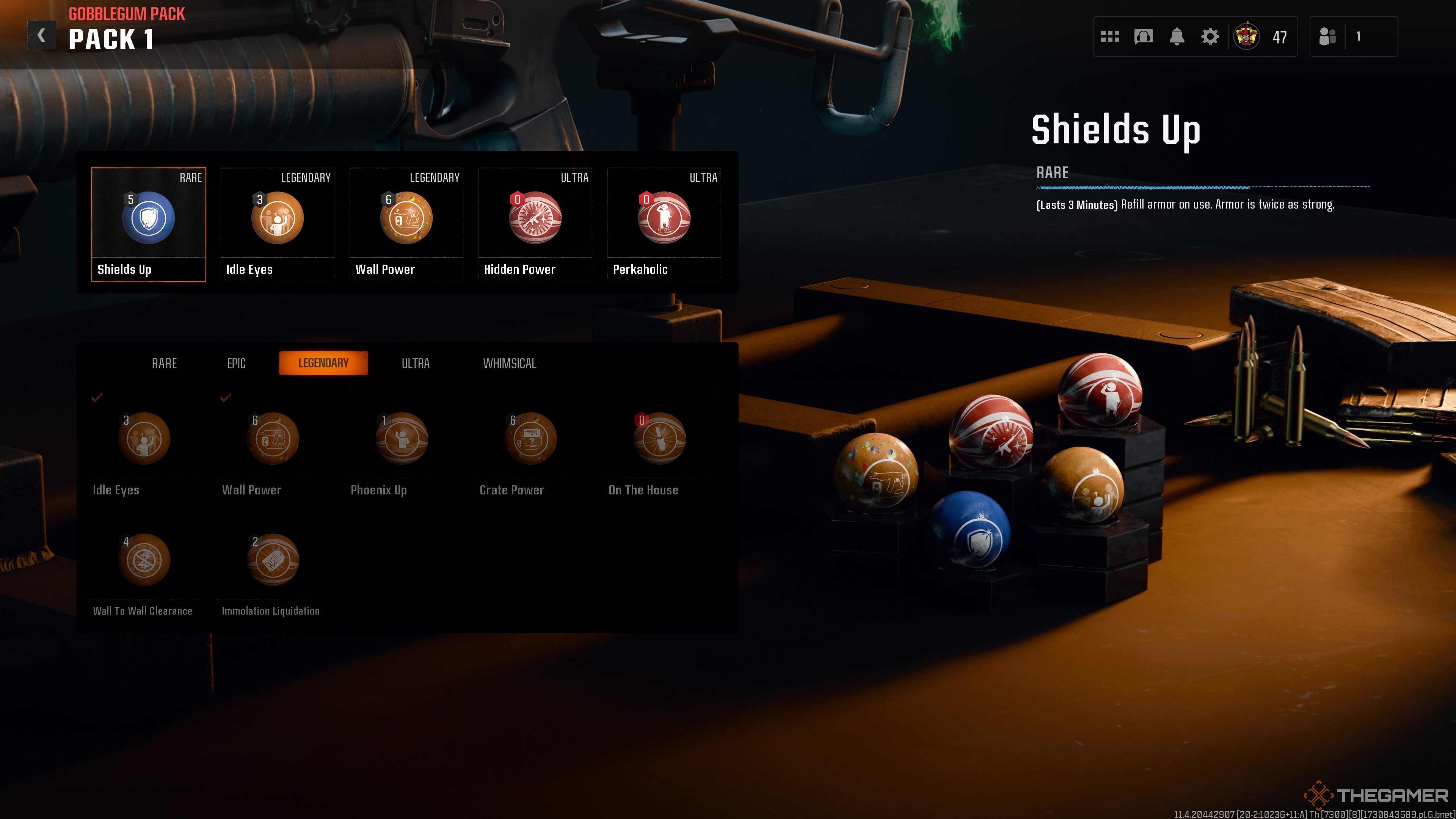Open the player profile emblem

click(x=1246, y=37)
